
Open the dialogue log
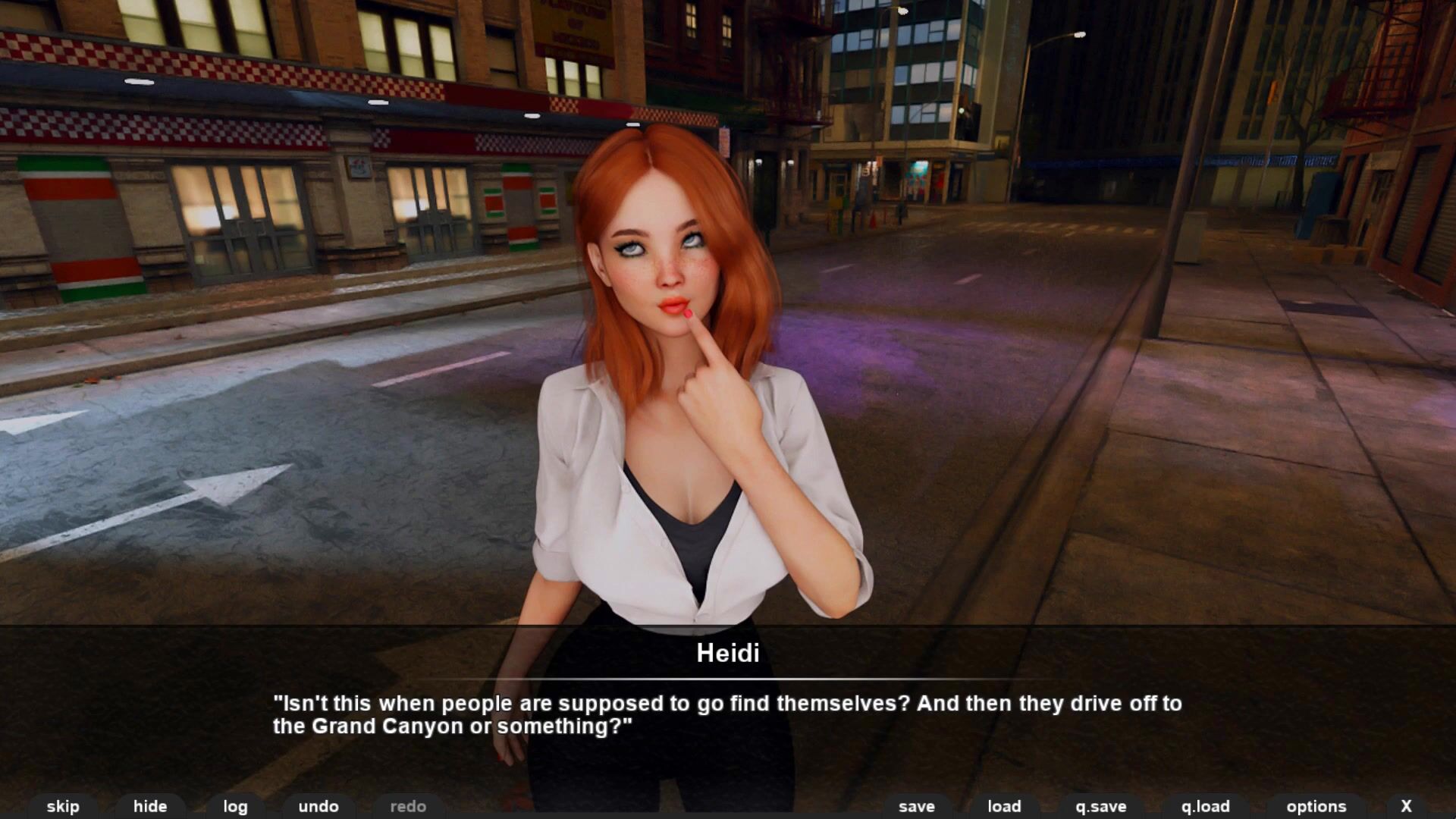point(235,806)
